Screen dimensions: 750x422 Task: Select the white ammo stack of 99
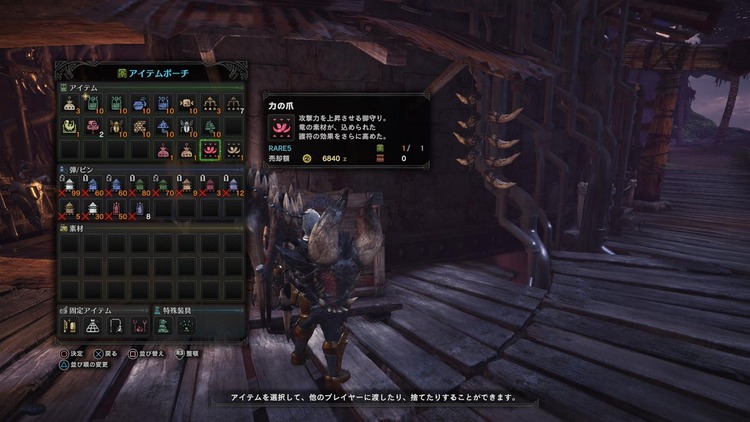pyautogui.click(x=69, y=184)
